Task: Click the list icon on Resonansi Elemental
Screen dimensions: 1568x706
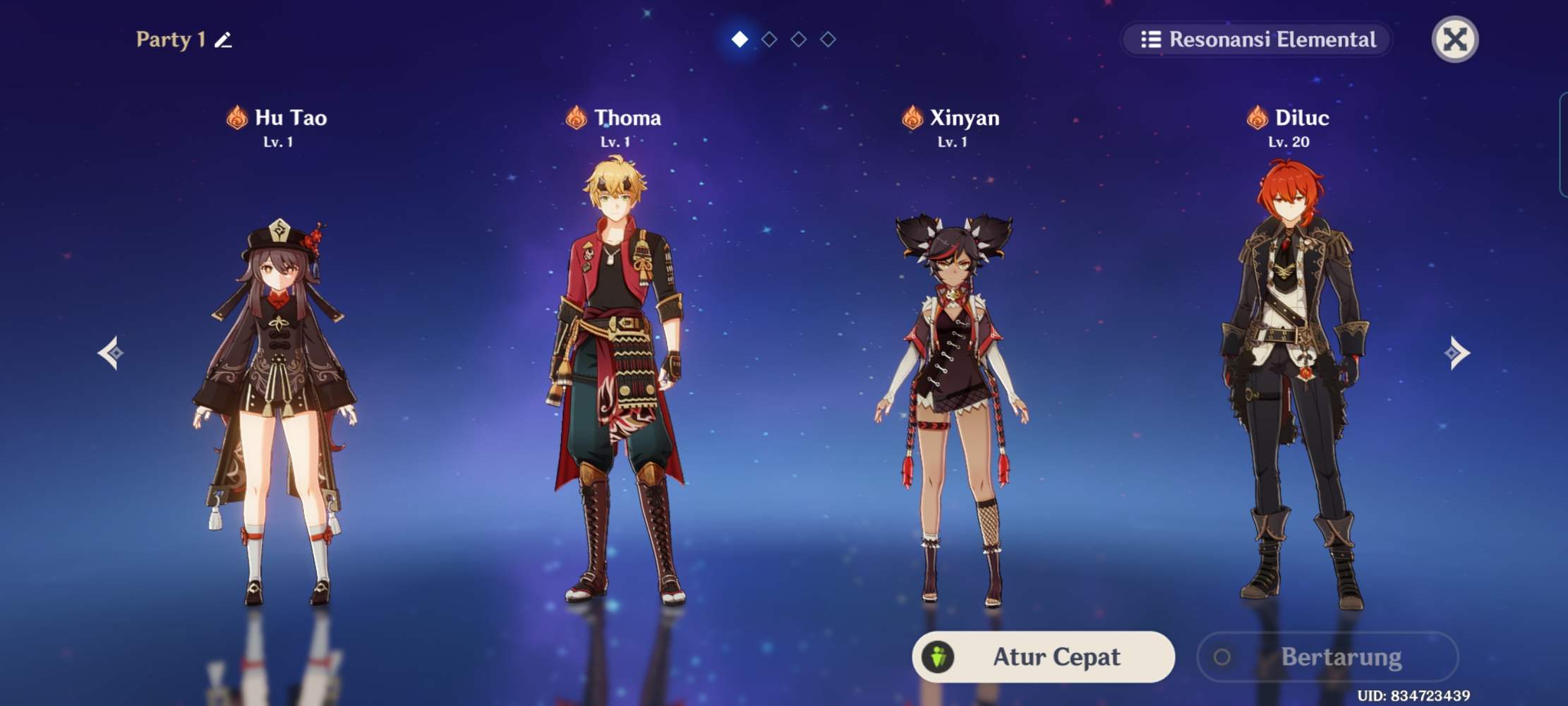Action: tap(1152, 40)
